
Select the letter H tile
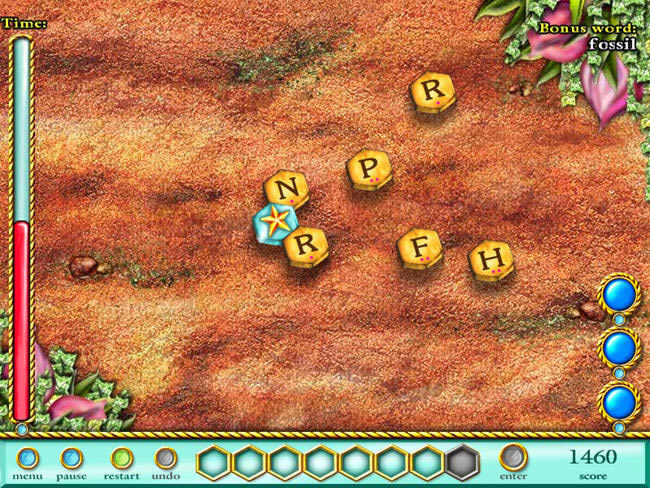[x=490, y=259]
